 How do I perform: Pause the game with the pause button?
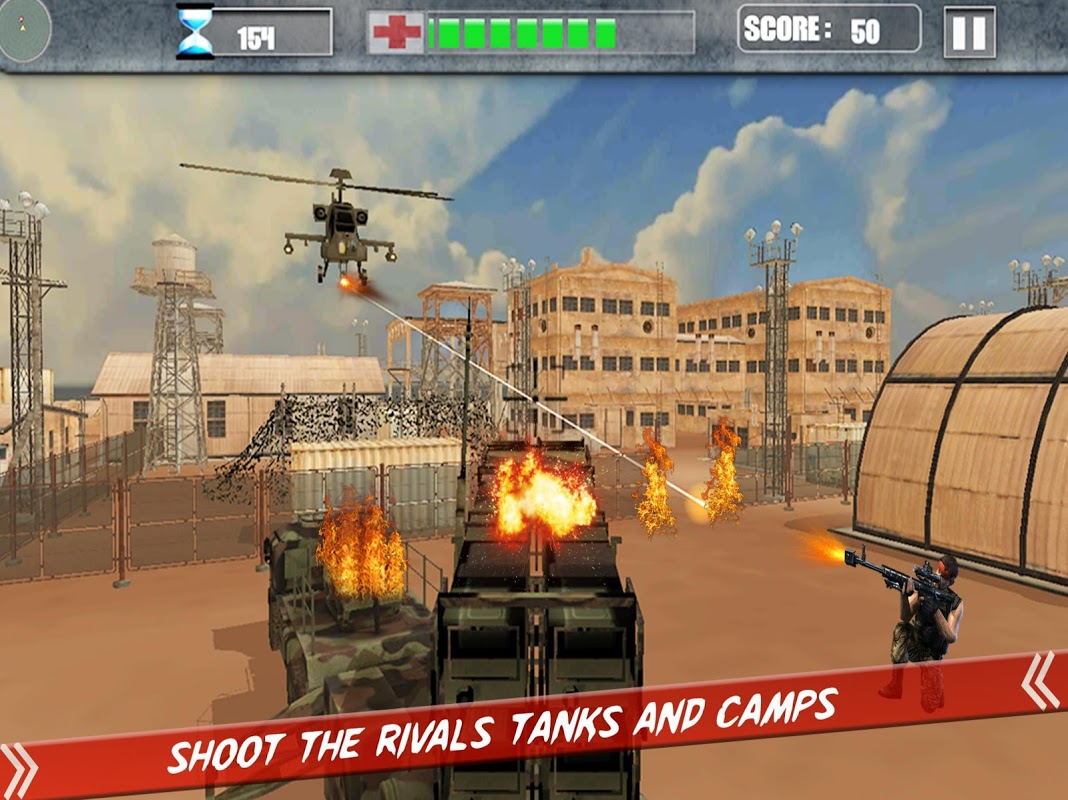coord(968,33)
